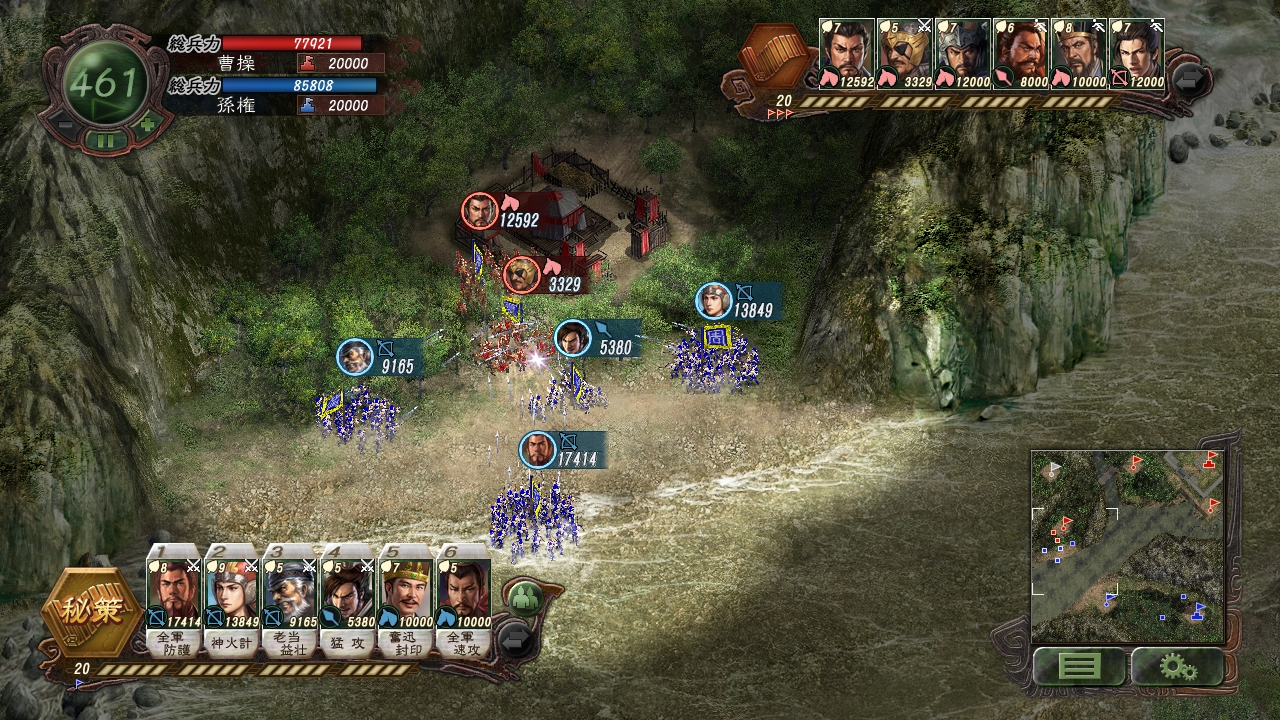1280x720 pixels.
Task: Pick officer card 4 with 猛攻
Action: pos(348,601)
